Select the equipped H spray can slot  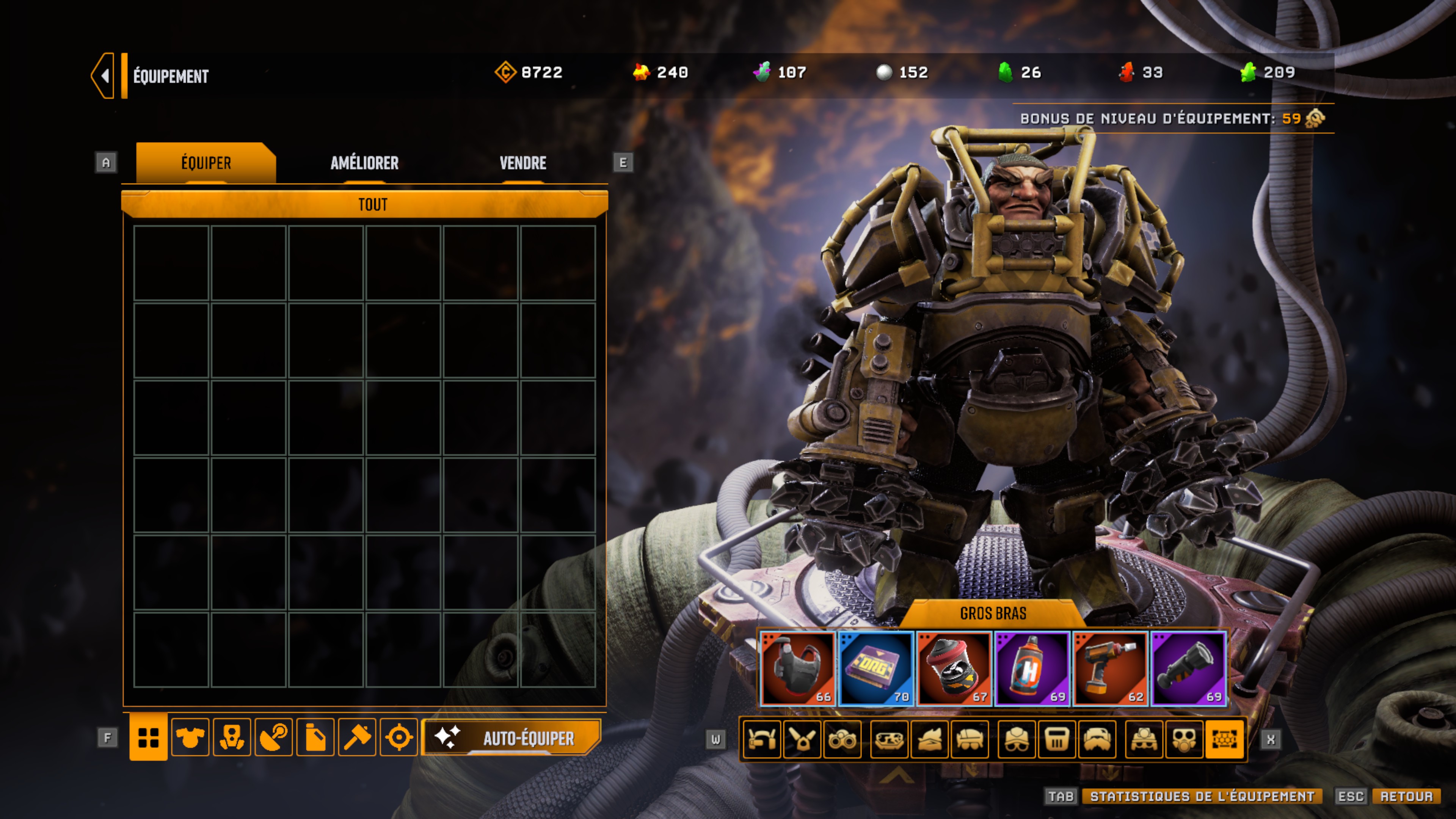pos(1032,668)
